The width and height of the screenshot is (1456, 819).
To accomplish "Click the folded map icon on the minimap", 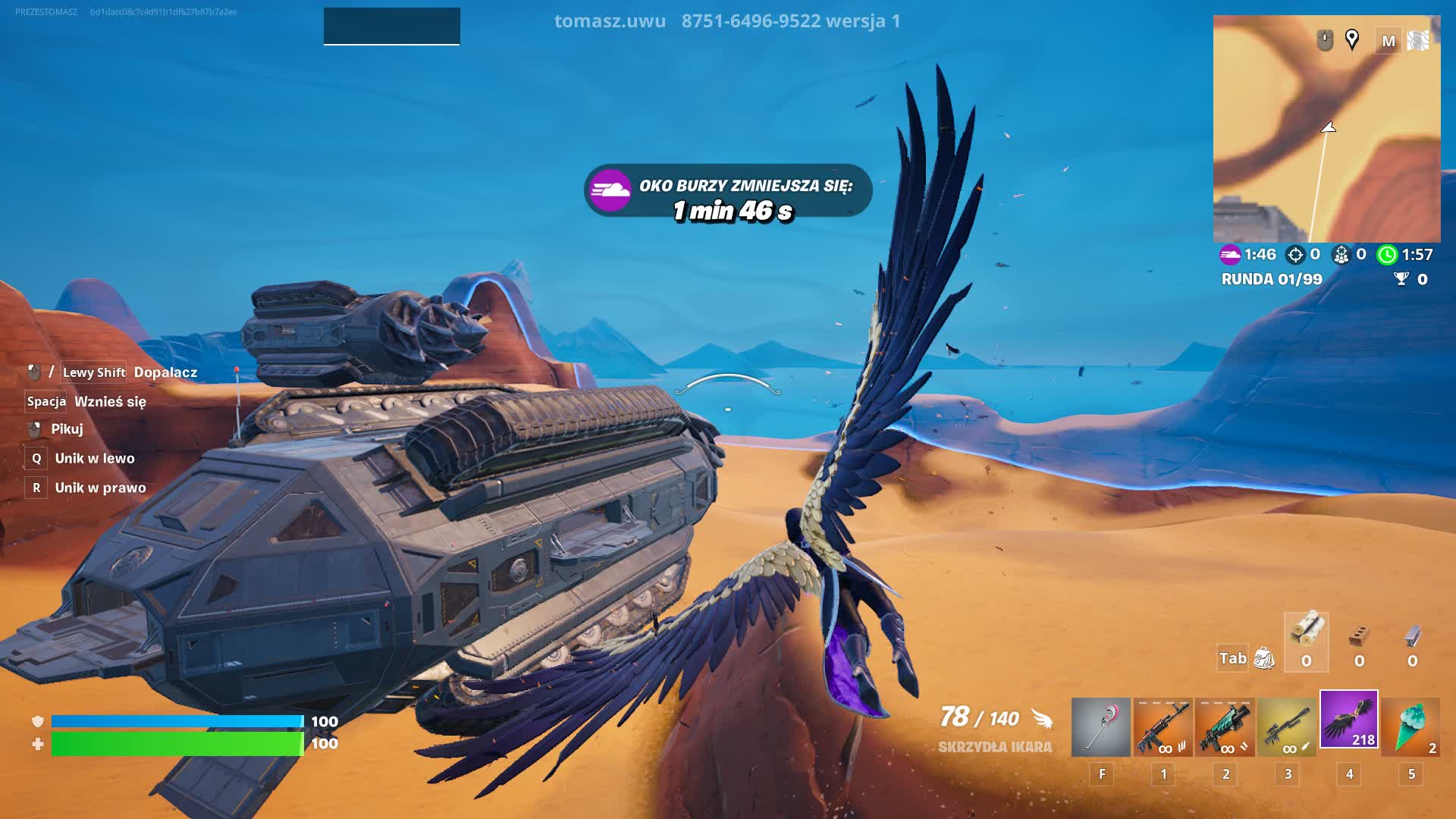I will [x=1417, y=41].
